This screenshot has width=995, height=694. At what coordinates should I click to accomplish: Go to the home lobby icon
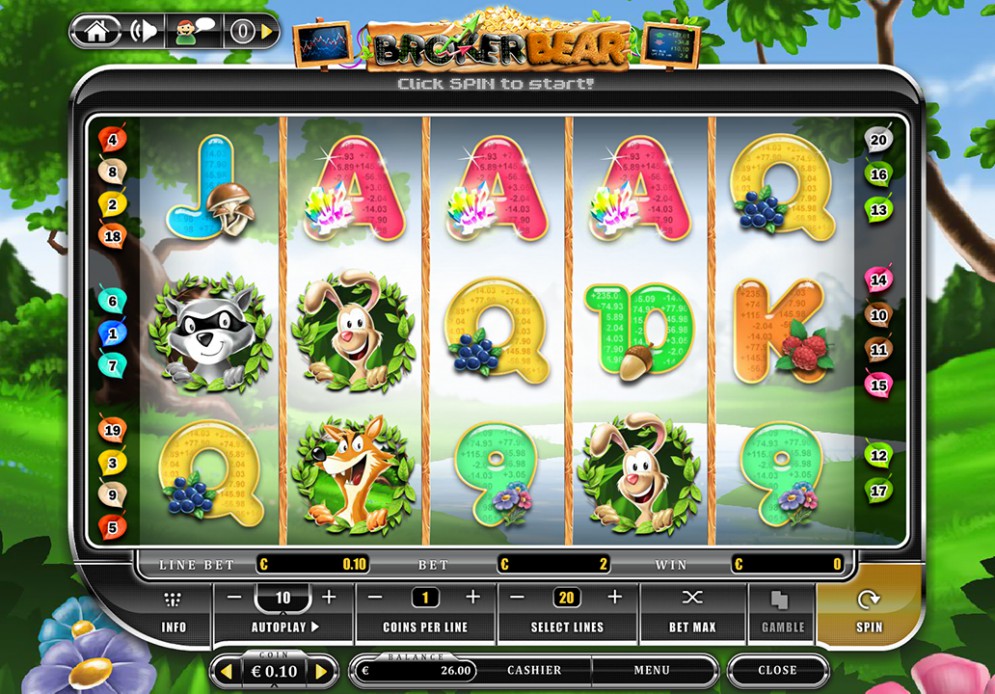[97, 31]
